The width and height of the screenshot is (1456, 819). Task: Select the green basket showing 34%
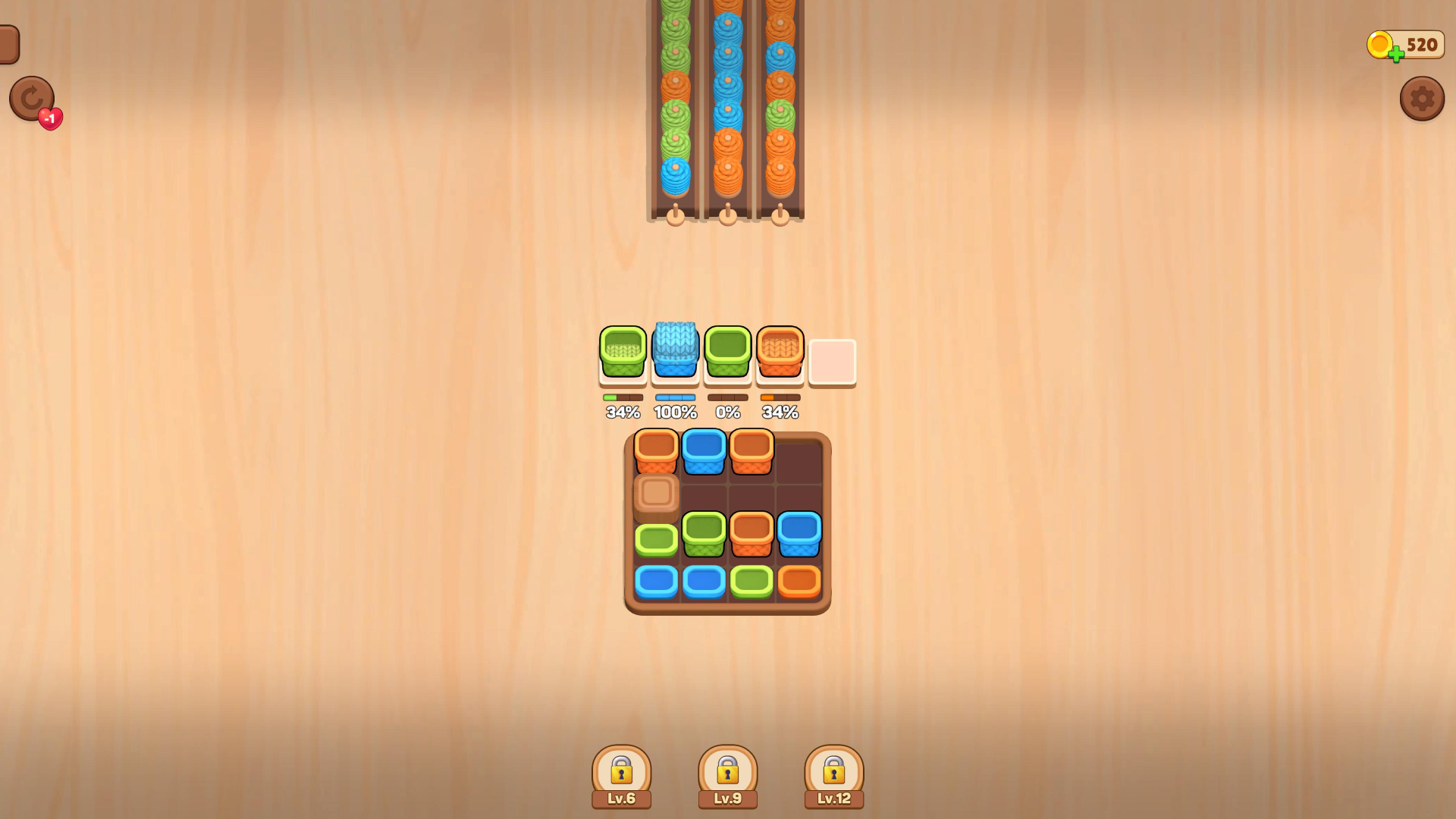622,353
